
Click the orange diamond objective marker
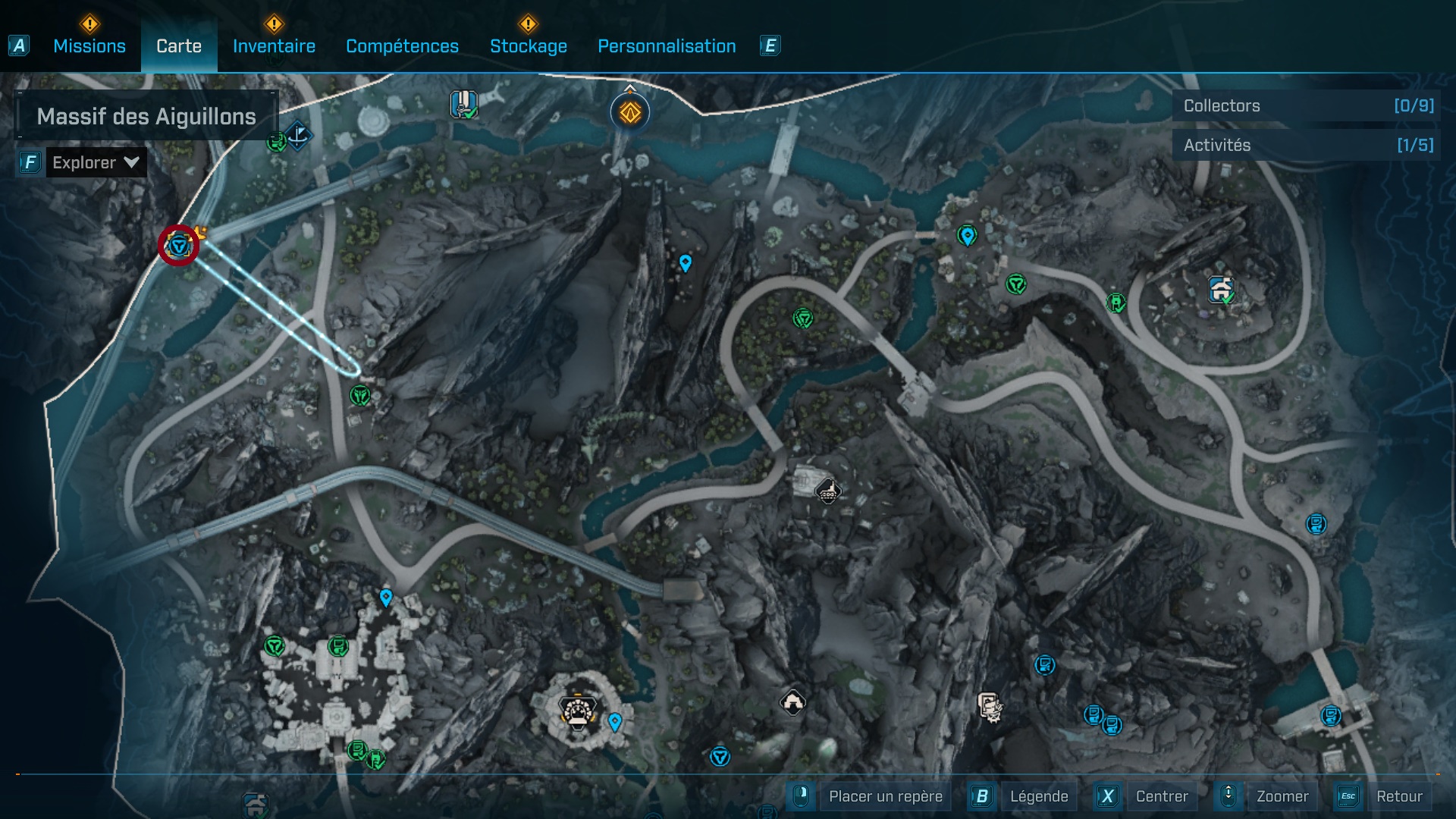pyautogui.click(x=630, y=113)
